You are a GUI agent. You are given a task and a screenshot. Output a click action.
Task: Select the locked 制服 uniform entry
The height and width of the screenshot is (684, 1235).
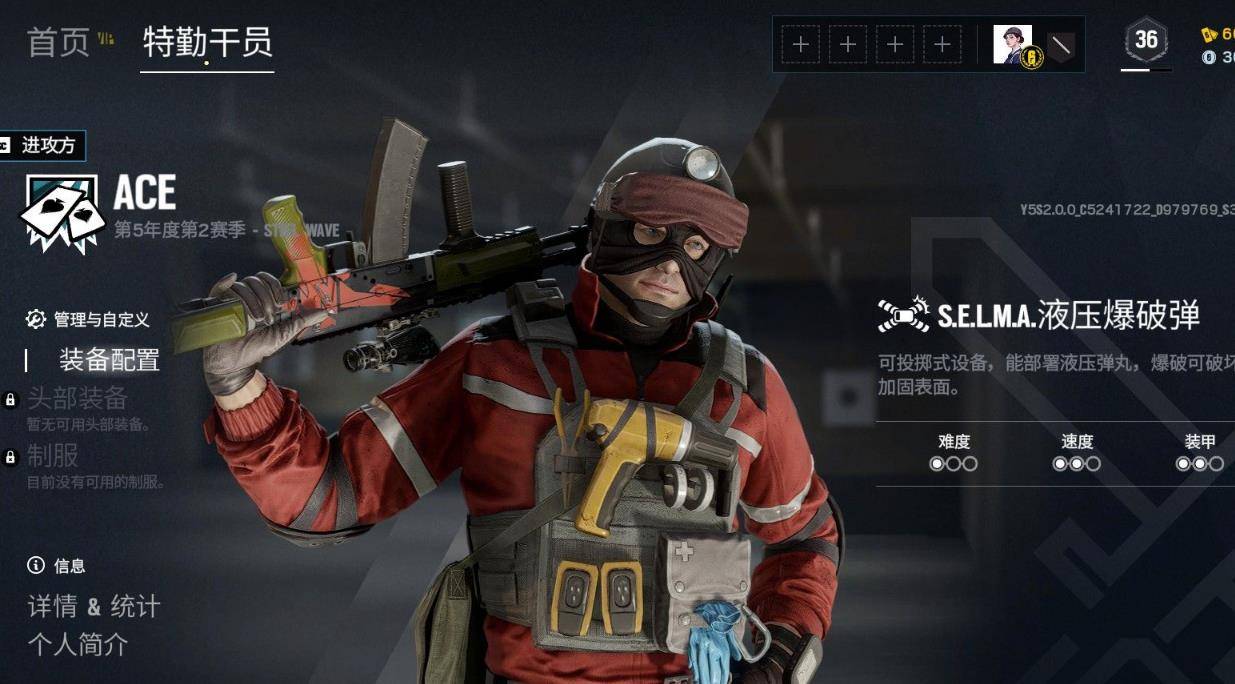[x=53, y=456]
